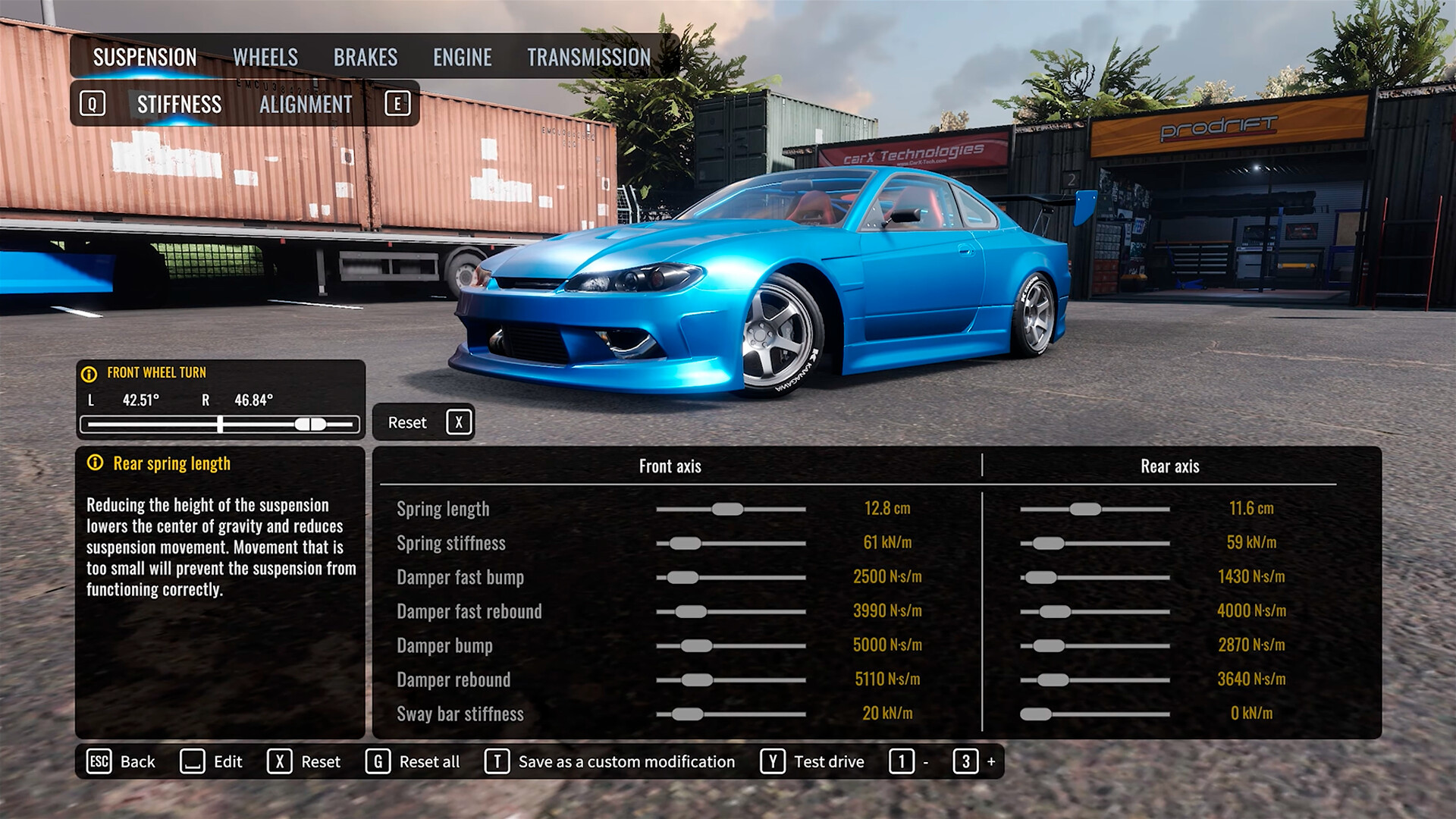
Task: Set the front axis spring length slider
Action: 727,509
